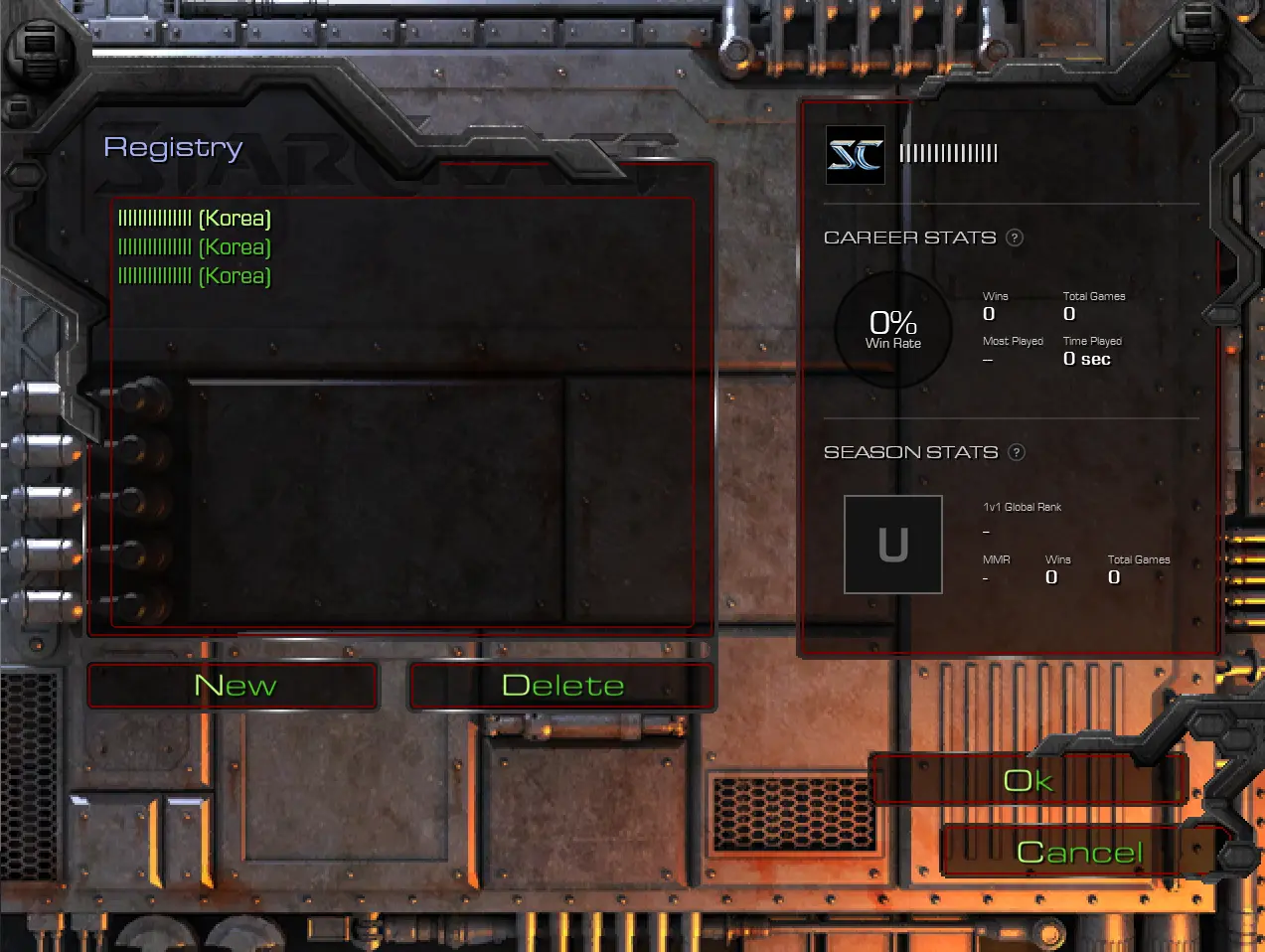
Task: Show the Season Stats help tooltip icon
Action: tap(1017, 452)
